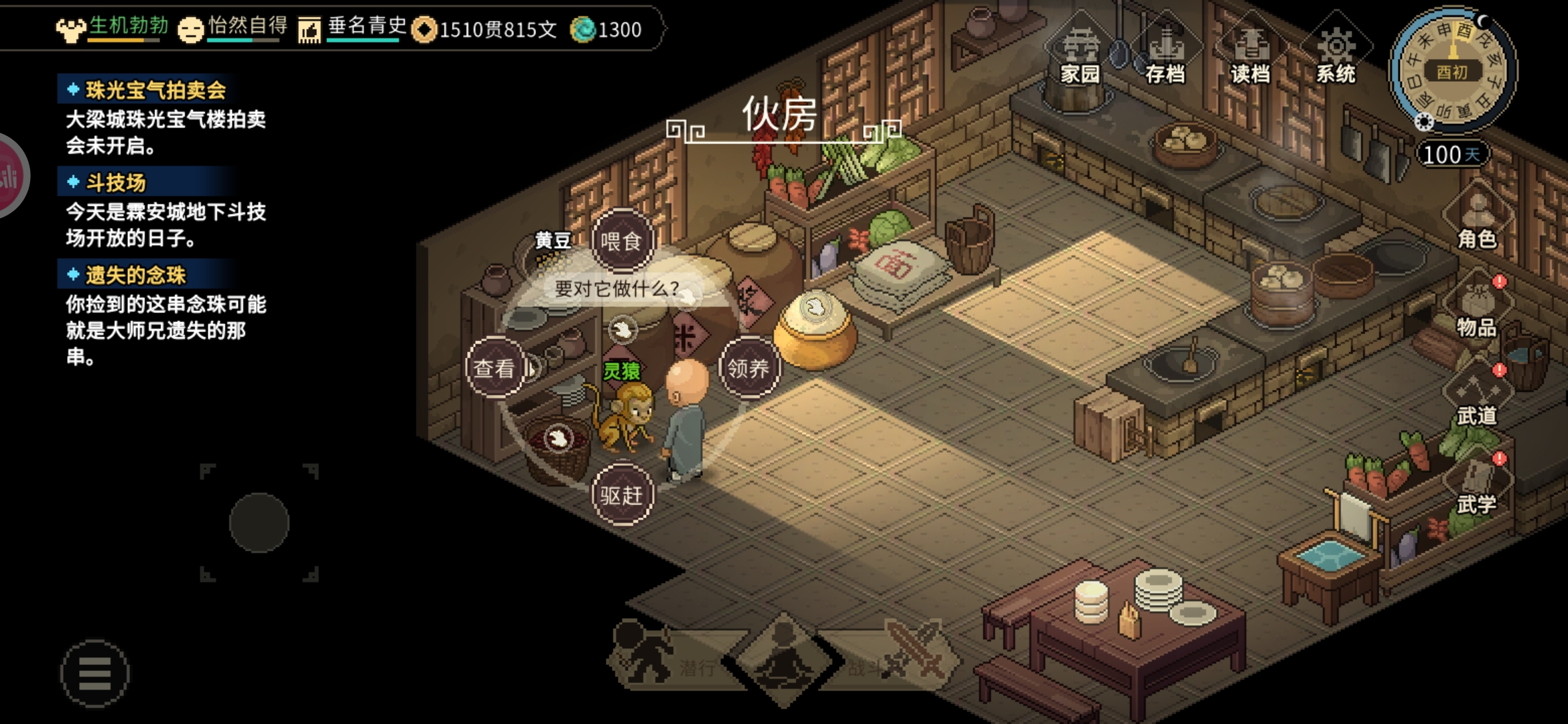This screenshot has width=1568, height=724.
Task: Open the 武道 martial path menu
Action: [1477, 396]
